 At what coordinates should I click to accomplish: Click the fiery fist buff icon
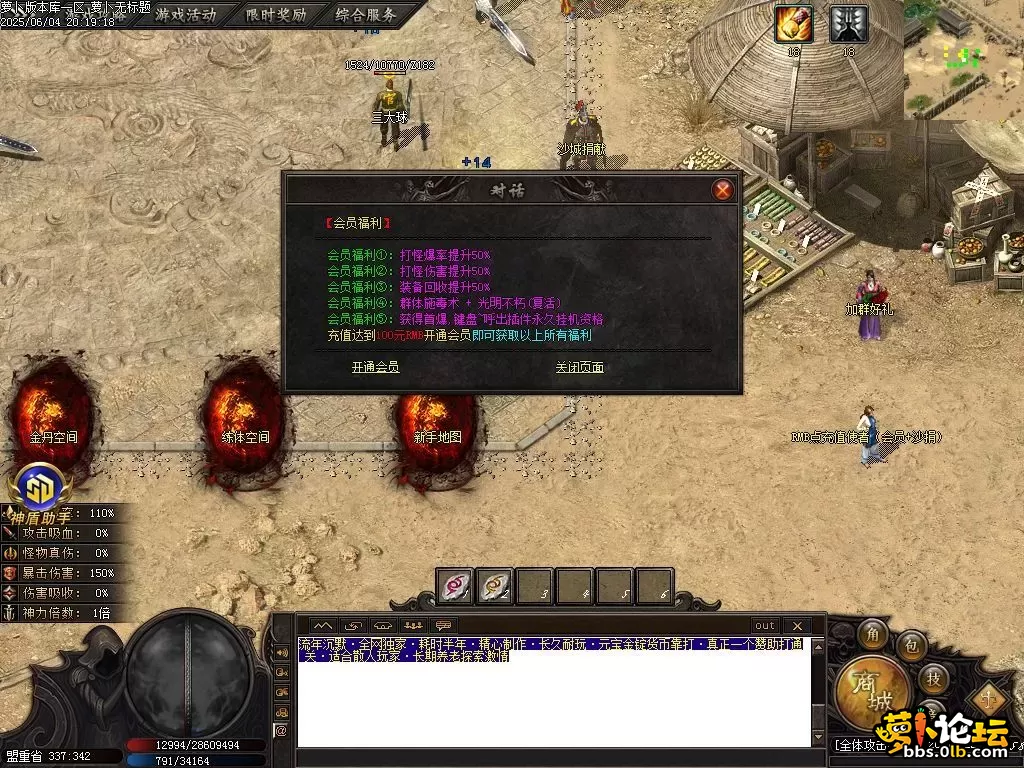coord(794,24)
